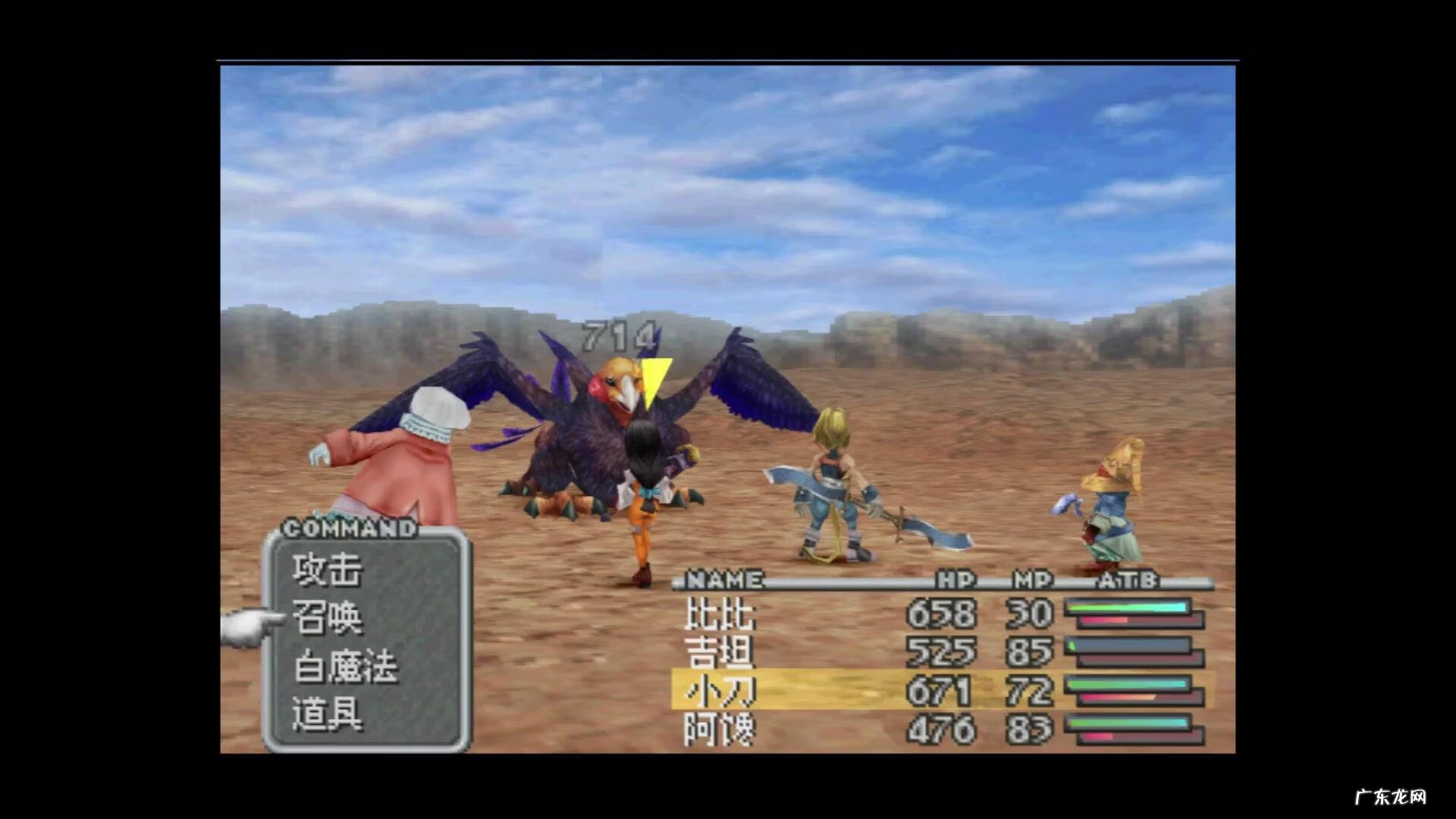Screen dimensions: 1456x819
Task: Open the 白魔法 white magic list
Action: pos(346,667)
